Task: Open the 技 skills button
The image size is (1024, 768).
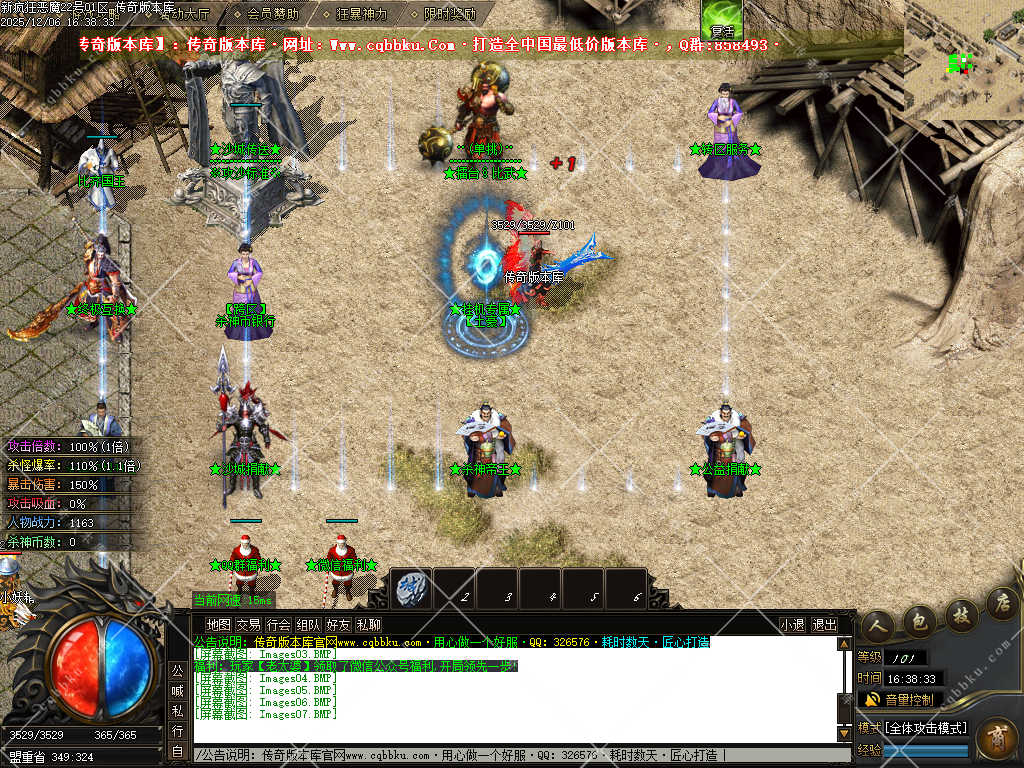Action: click(x=959, y=614)
